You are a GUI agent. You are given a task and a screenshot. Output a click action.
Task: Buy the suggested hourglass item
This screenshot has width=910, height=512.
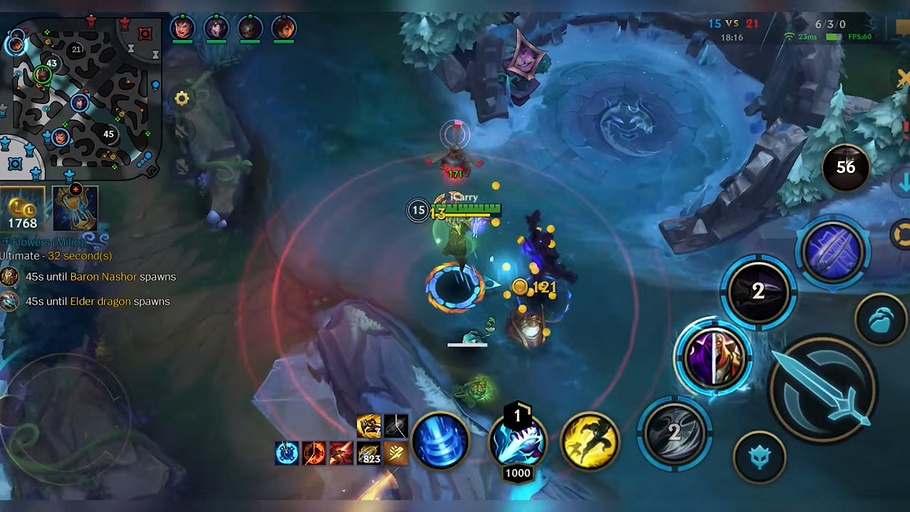coord(75,208)
